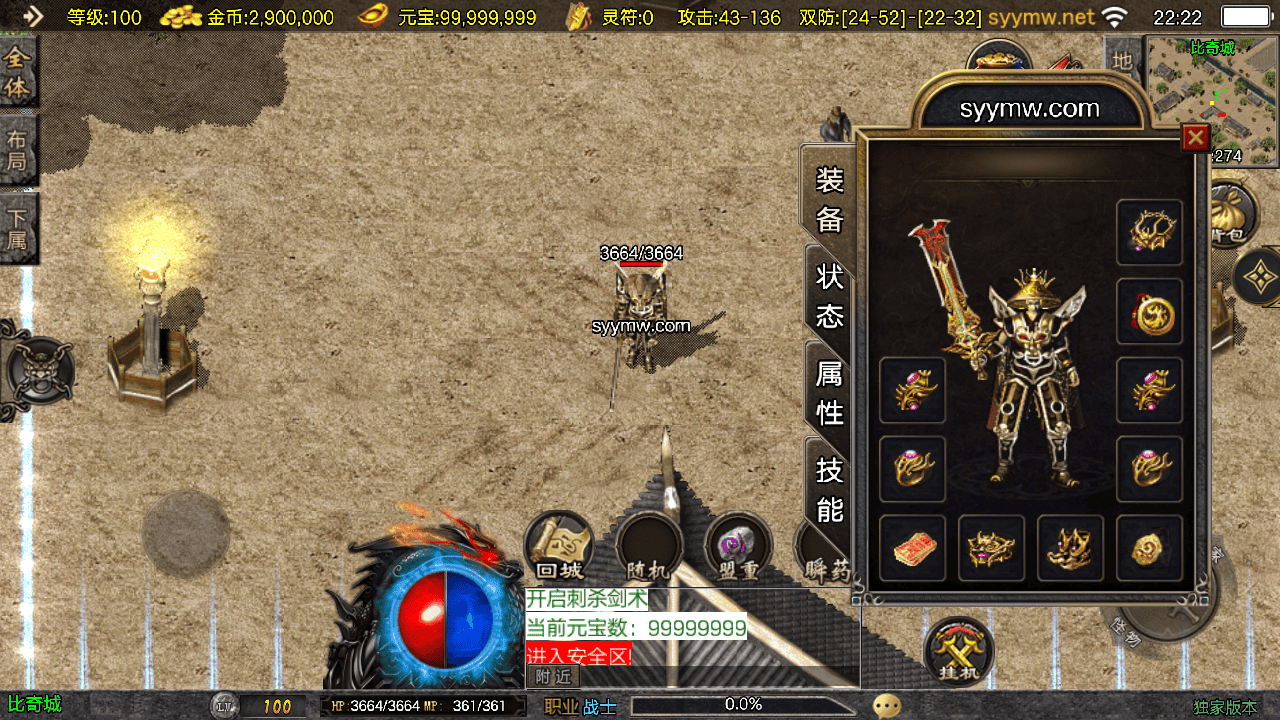This screenshot has width=1280, height=720.
Task: Select the golden belt equipment slot
Action: 991,548
